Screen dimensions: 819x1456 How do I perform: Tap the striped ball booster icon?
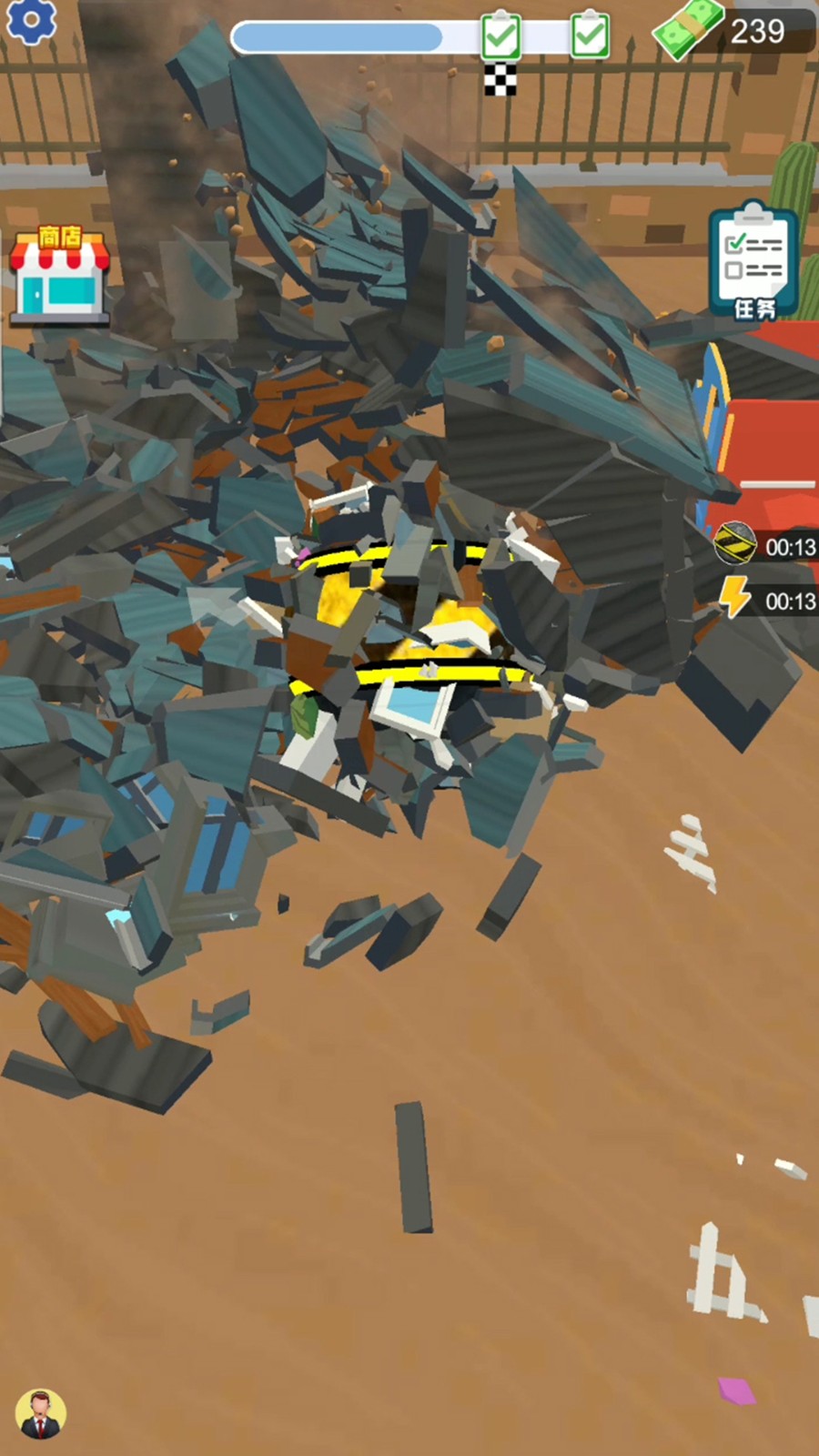click(734, 544)
